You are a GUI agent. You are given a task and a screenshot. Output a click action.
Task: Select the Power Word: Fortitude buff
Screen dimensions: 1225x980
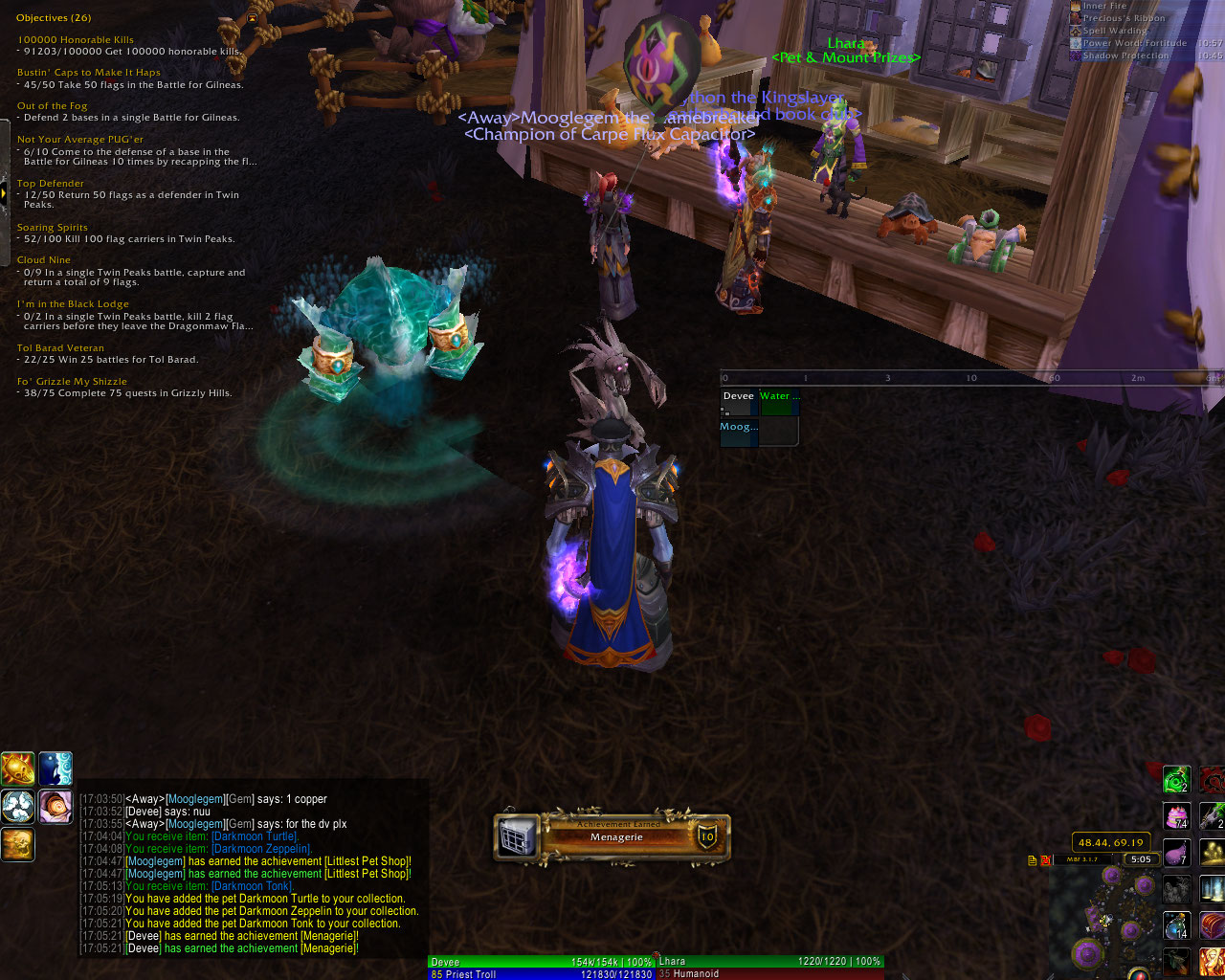pos(1134,43)
